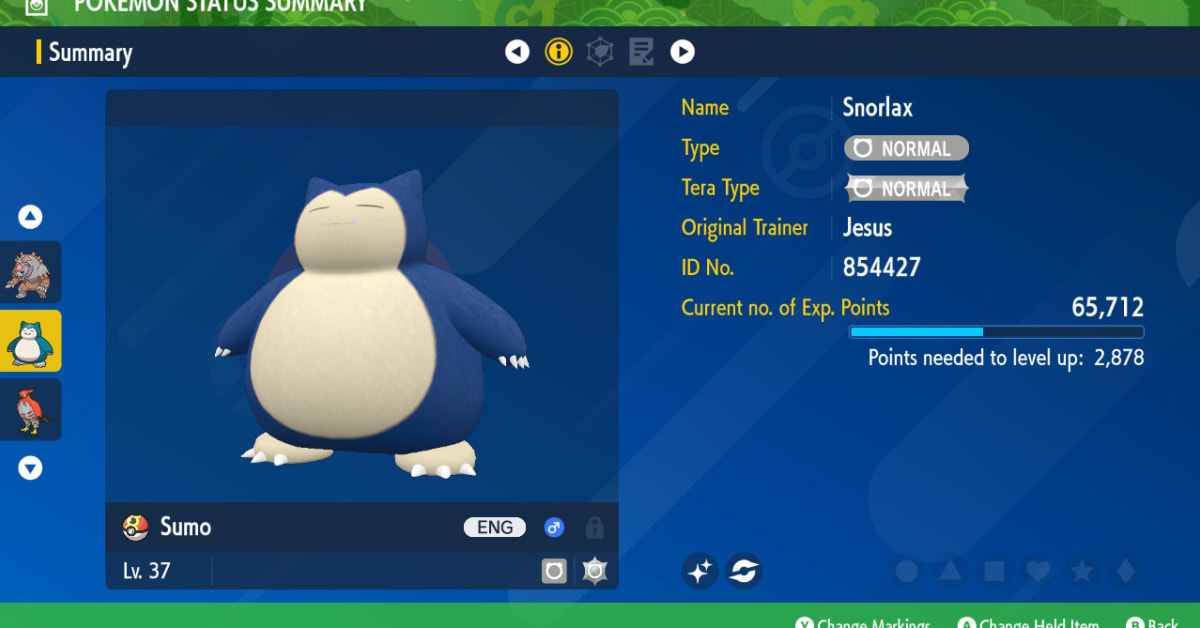
Task: Click the swirl swap icon button
Action: 744,571
